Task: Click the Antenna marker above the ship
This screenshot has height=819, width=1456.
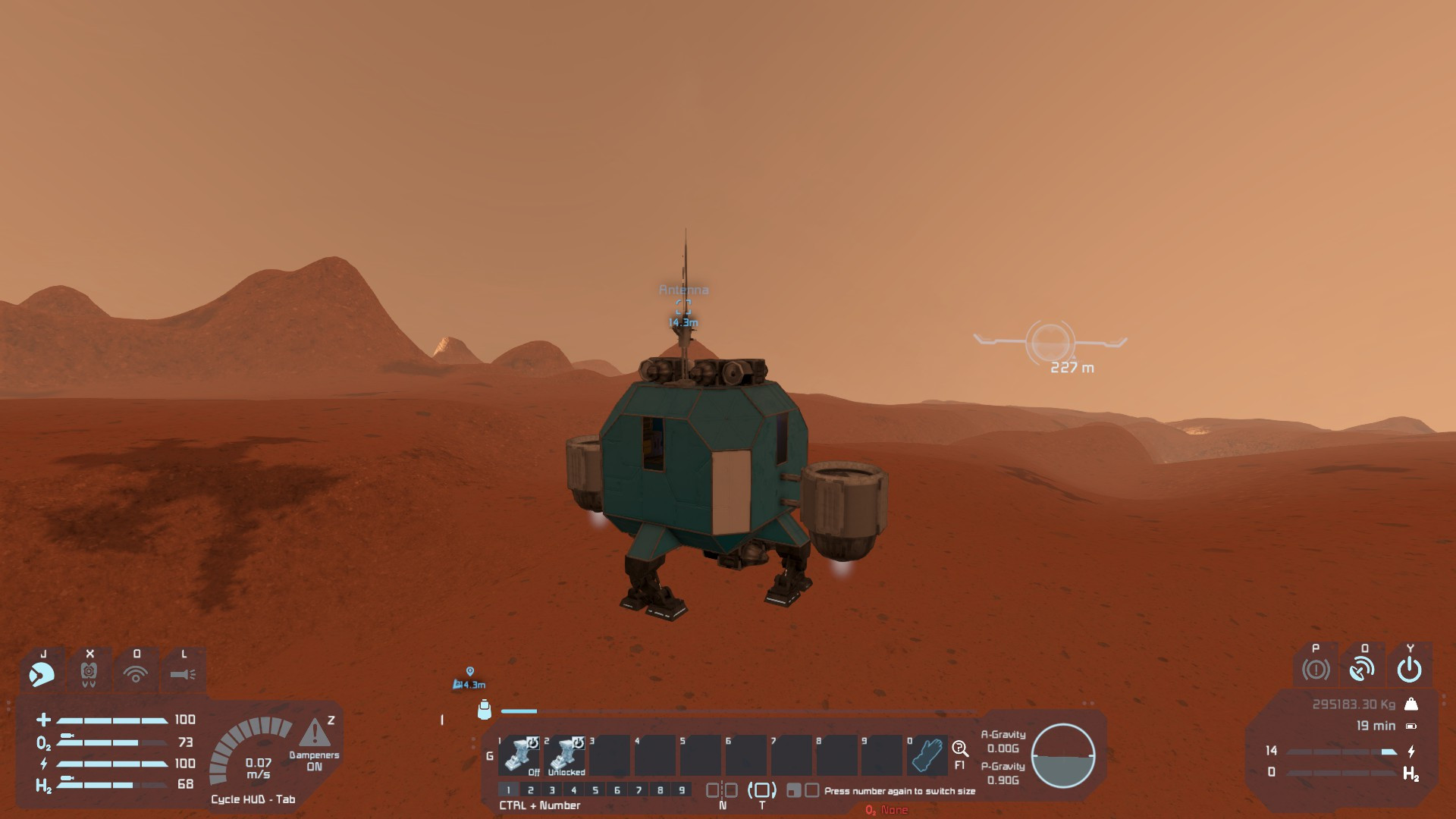Action: point(683,290)
